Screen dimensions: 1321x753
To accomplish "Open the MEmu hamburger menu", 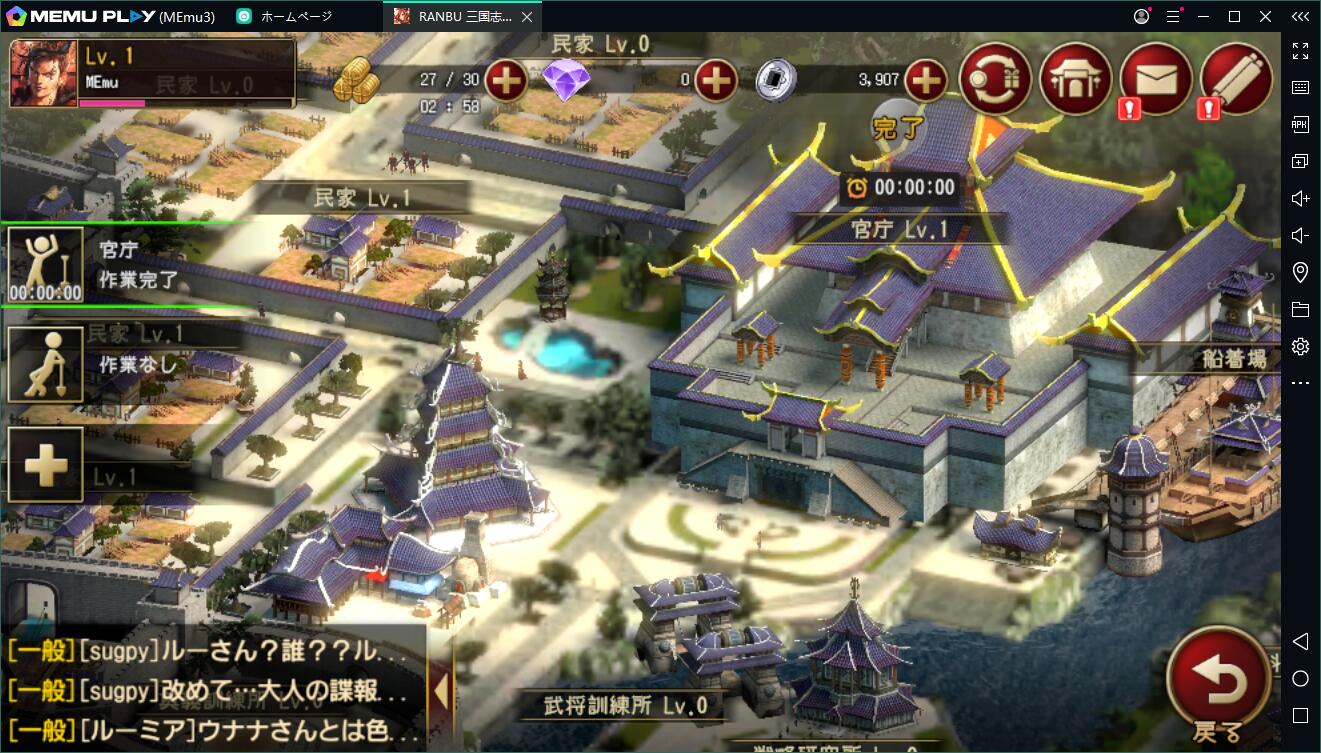I will tap(1172, 16).
